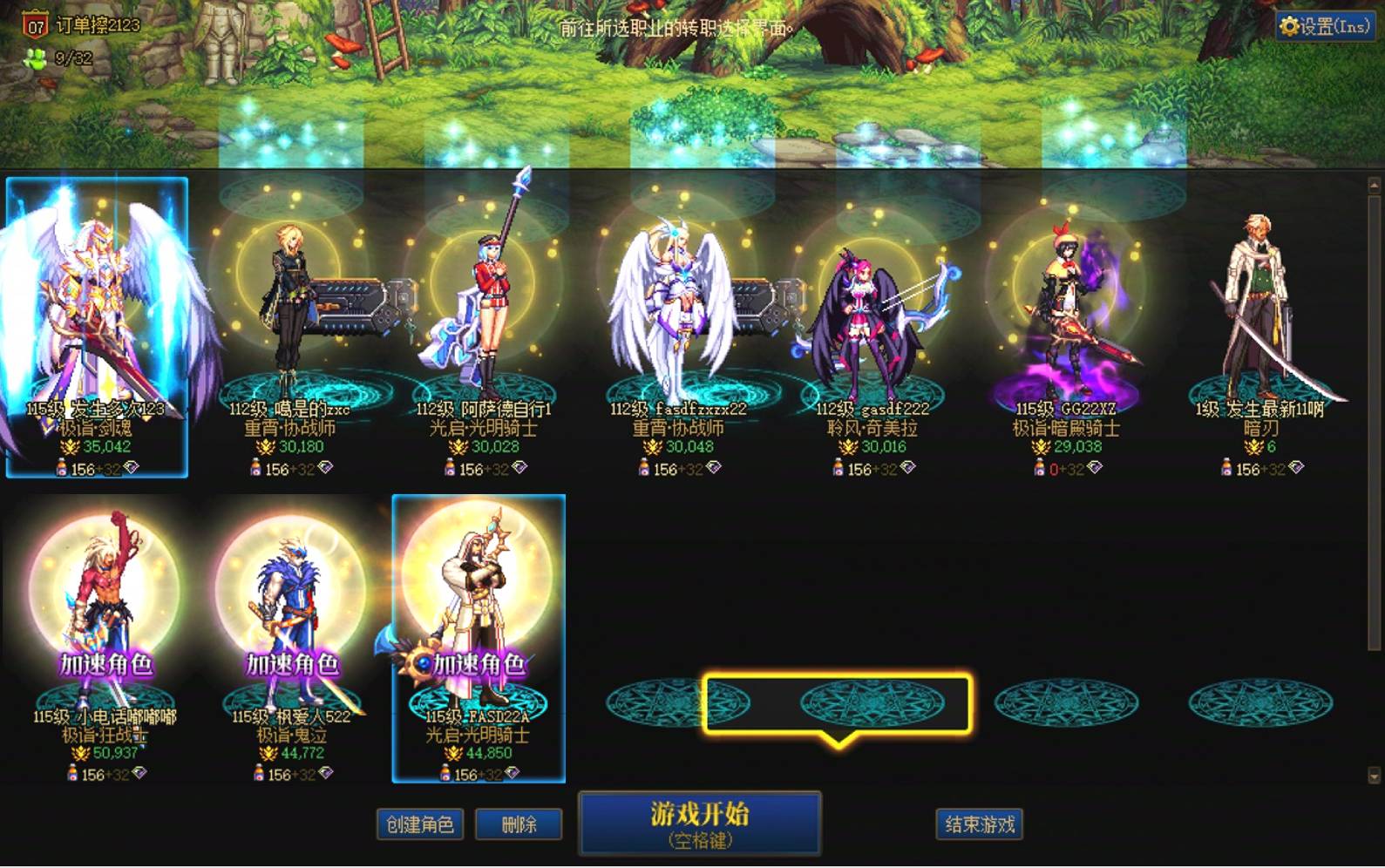Click 加速角色 on the FASD22A knight
Image resolution: width=1385 pixels, height=868 pixels.
tap(480, 662)
